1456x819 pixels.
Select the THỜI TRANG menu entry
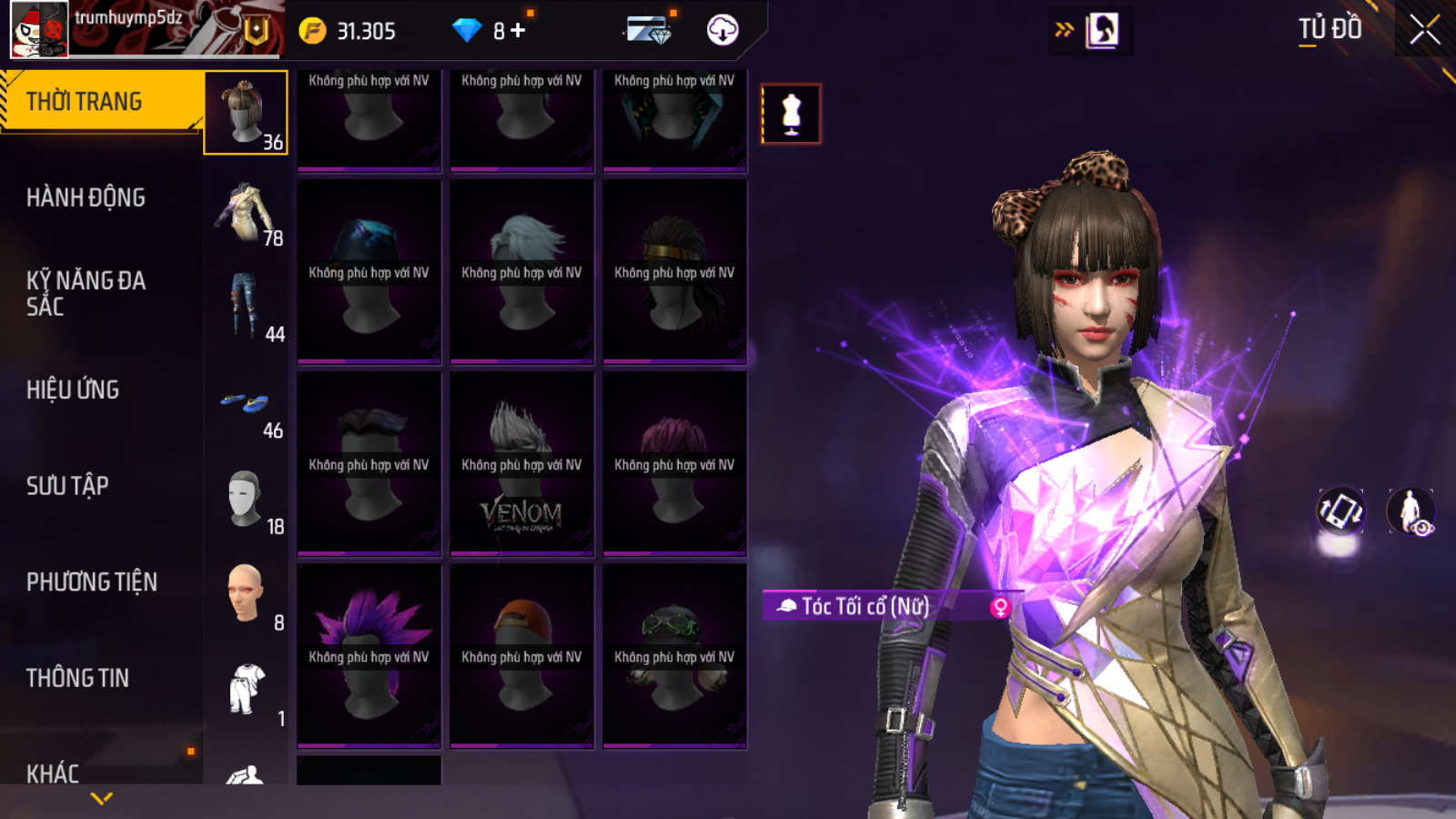click(84, 101)
